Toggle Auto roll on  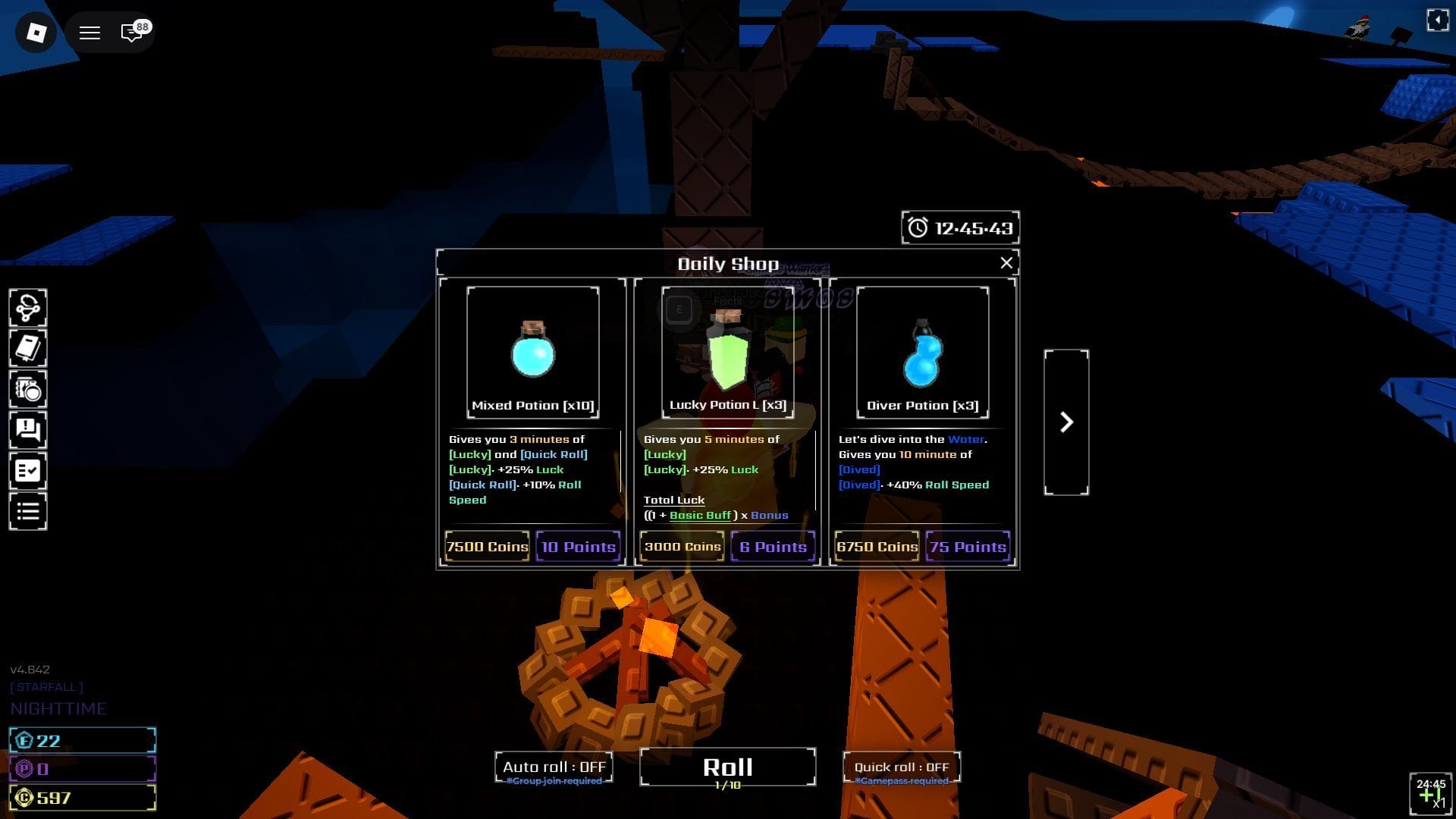554,767
